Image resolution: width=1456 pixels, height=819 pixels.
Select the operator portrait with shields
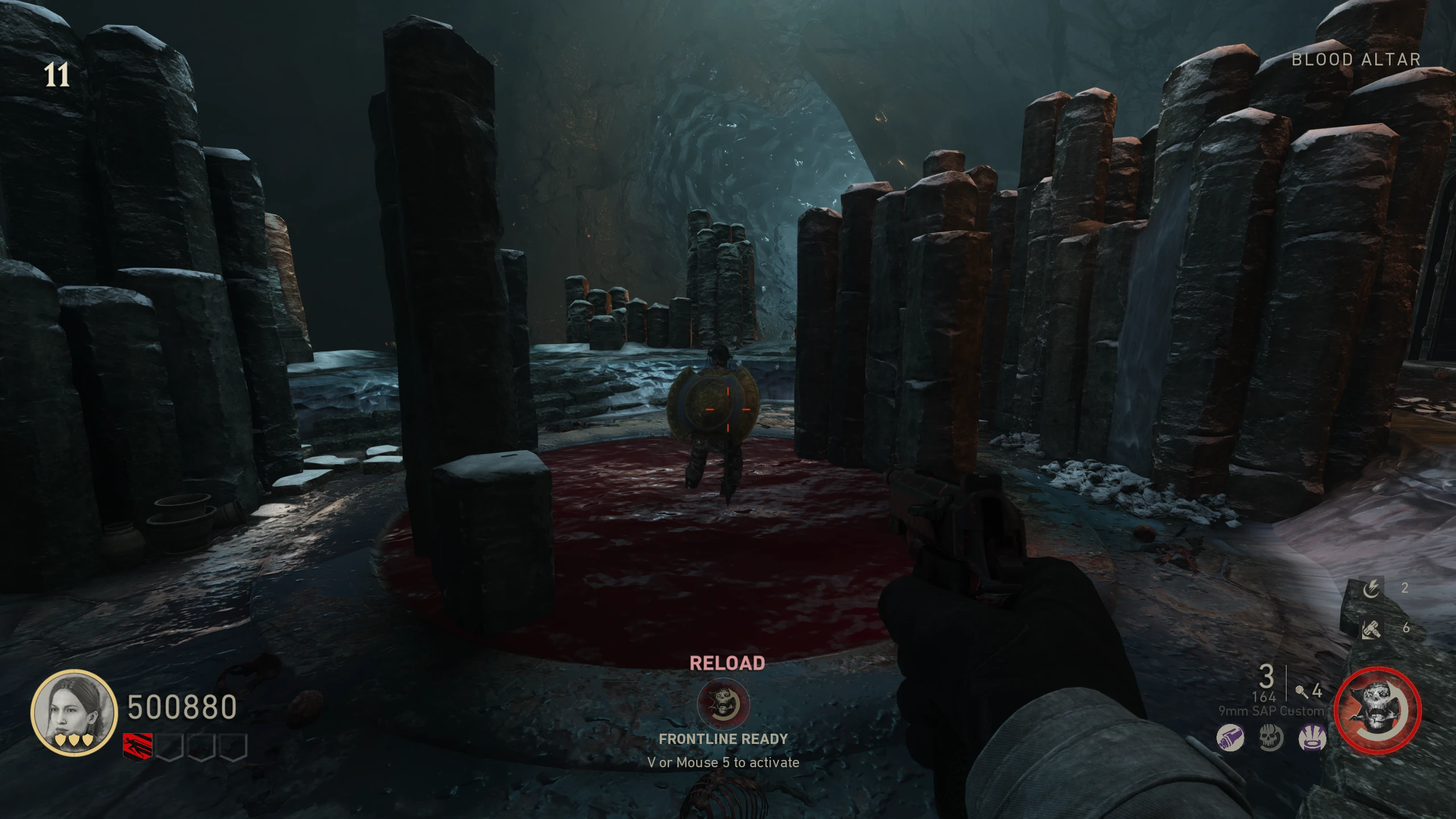click(x=73, y=713)
